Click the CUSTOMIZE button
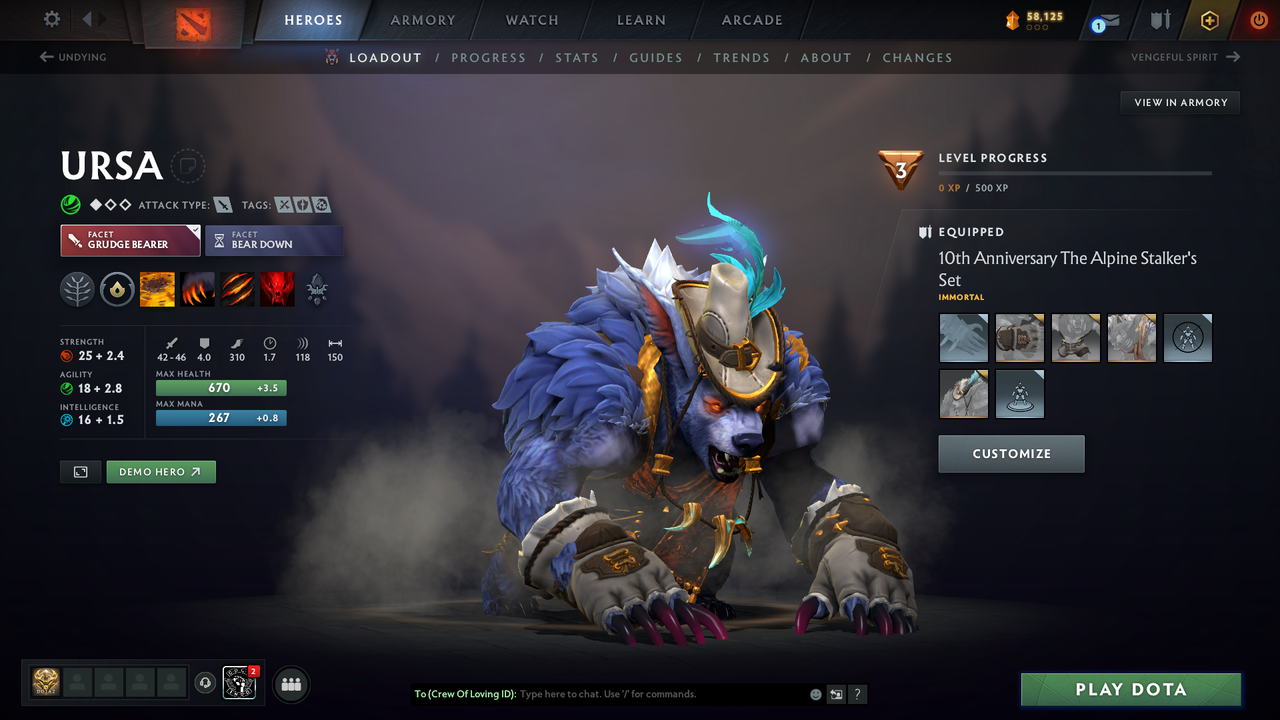Screen dimensions: 1280x720 [1011, 453]
